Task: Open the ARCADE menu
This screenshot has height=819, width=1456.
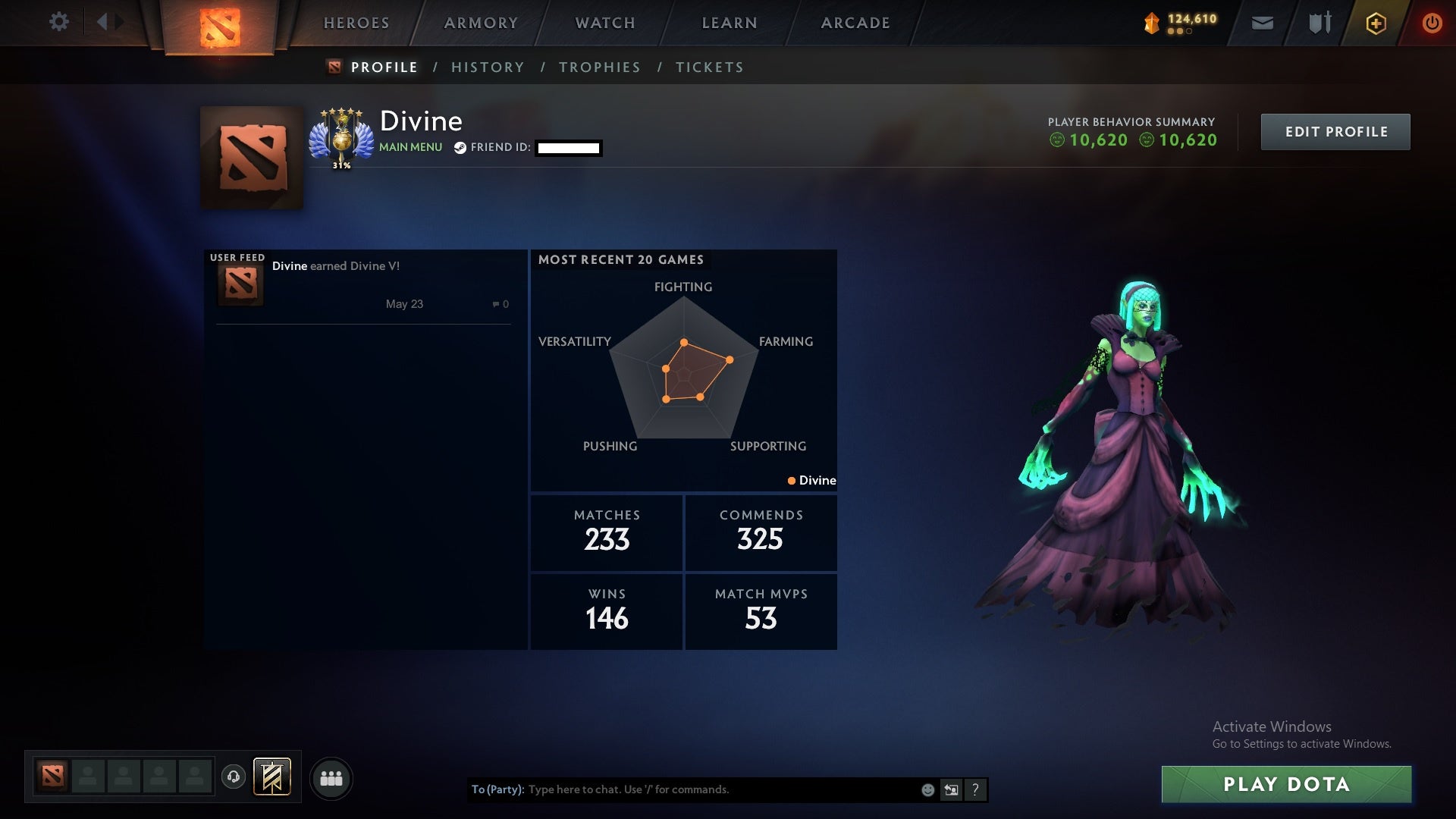Action: pyautogui.click(x=854, y=23)
